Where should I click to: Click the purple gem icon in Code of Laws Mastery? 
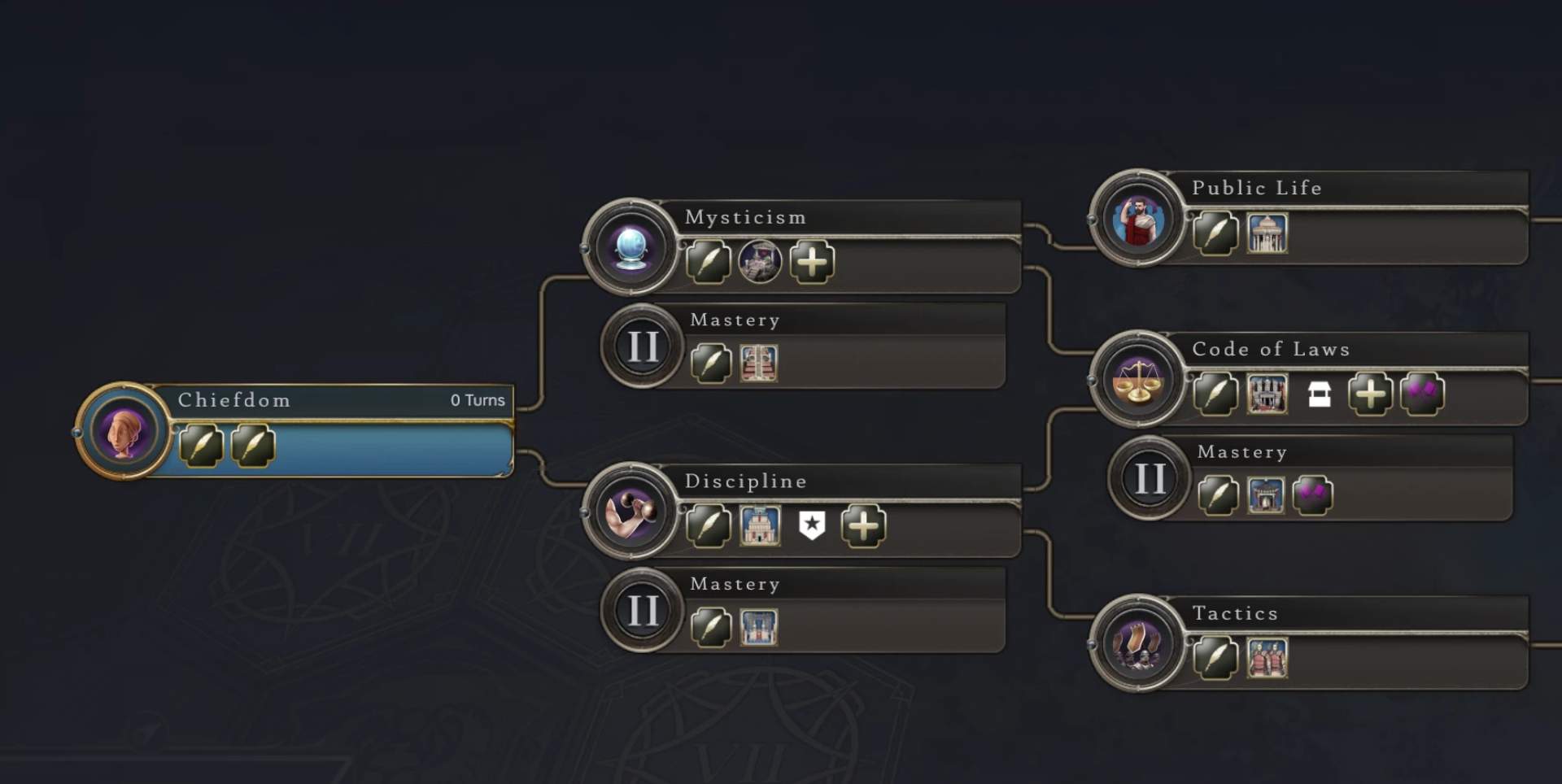tap(1312, 494)
